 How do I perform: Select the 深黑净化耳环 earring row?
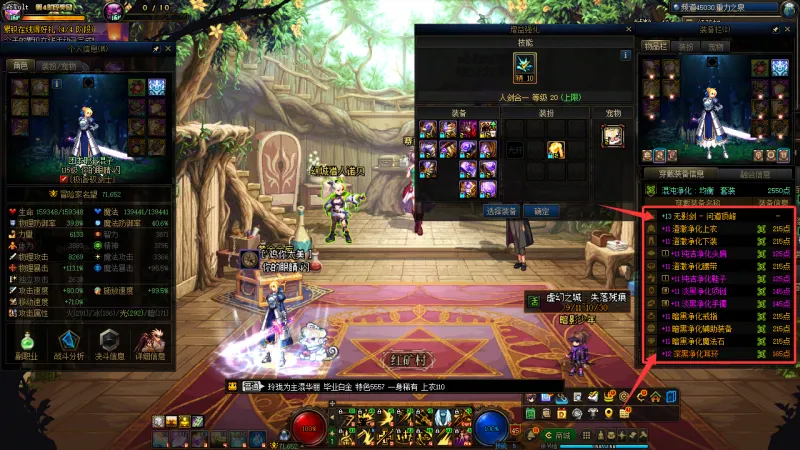click(x=720, y=353)
